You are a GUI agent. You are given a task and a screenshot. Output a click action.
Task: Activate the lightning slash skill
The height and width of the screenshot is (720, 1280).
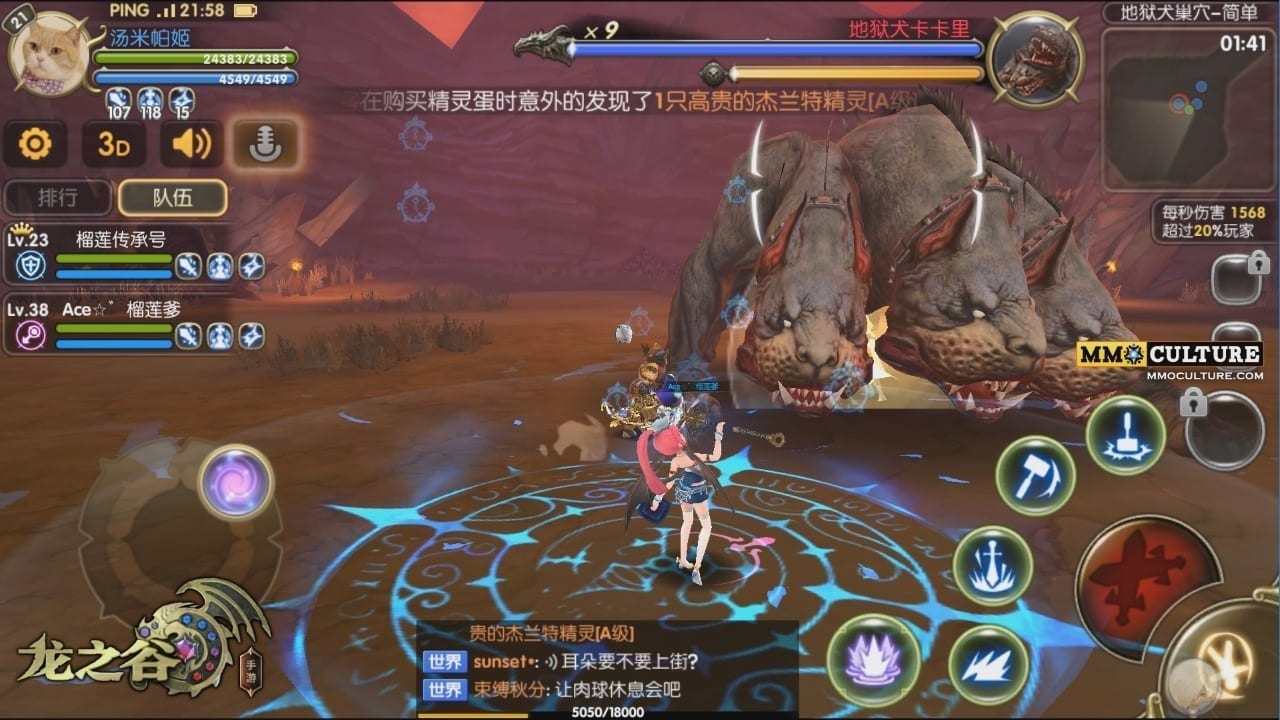[x=988, y=665]
